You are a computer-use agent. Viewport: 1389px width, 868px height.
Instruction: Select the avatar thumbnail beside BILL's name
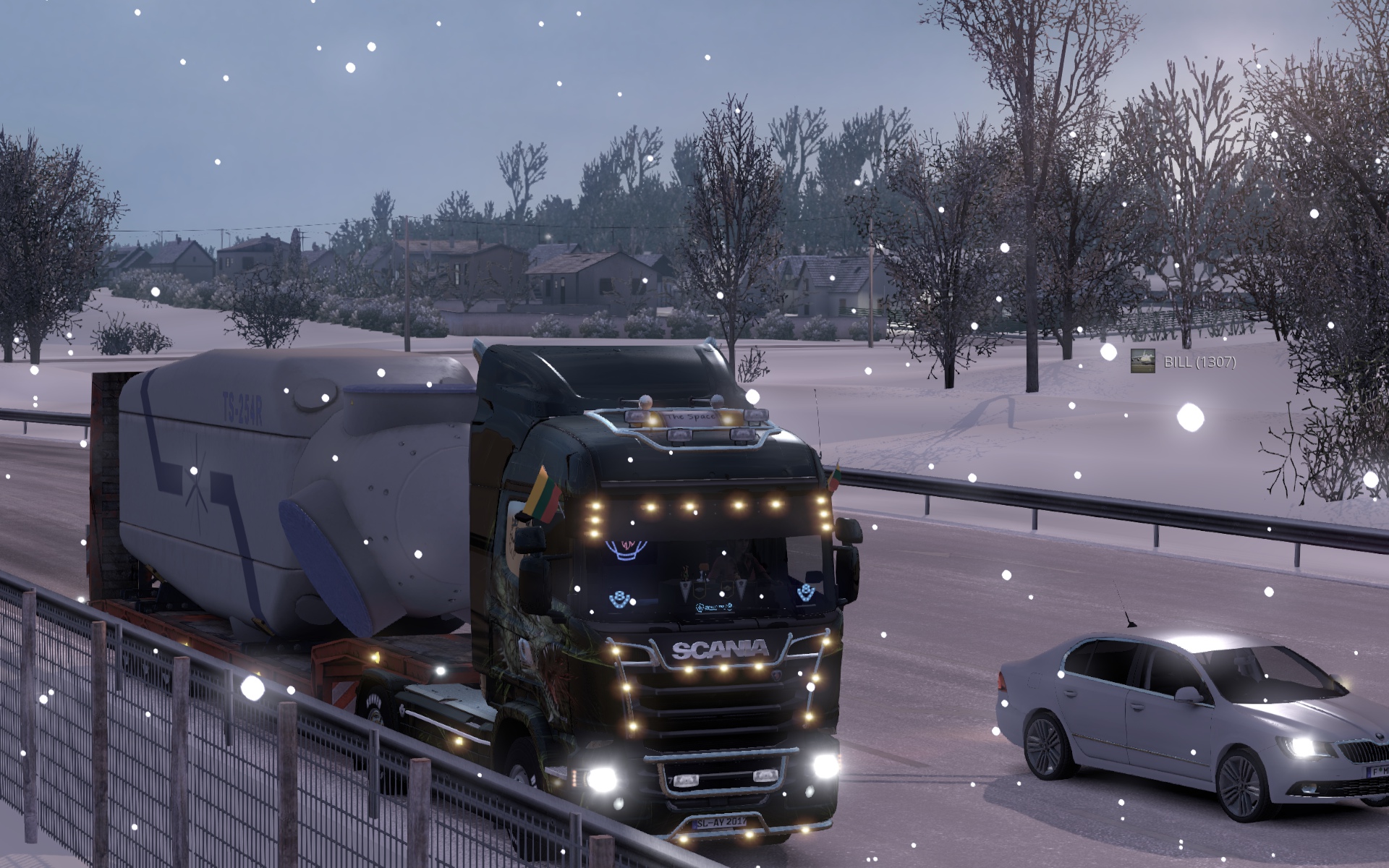1142,361
